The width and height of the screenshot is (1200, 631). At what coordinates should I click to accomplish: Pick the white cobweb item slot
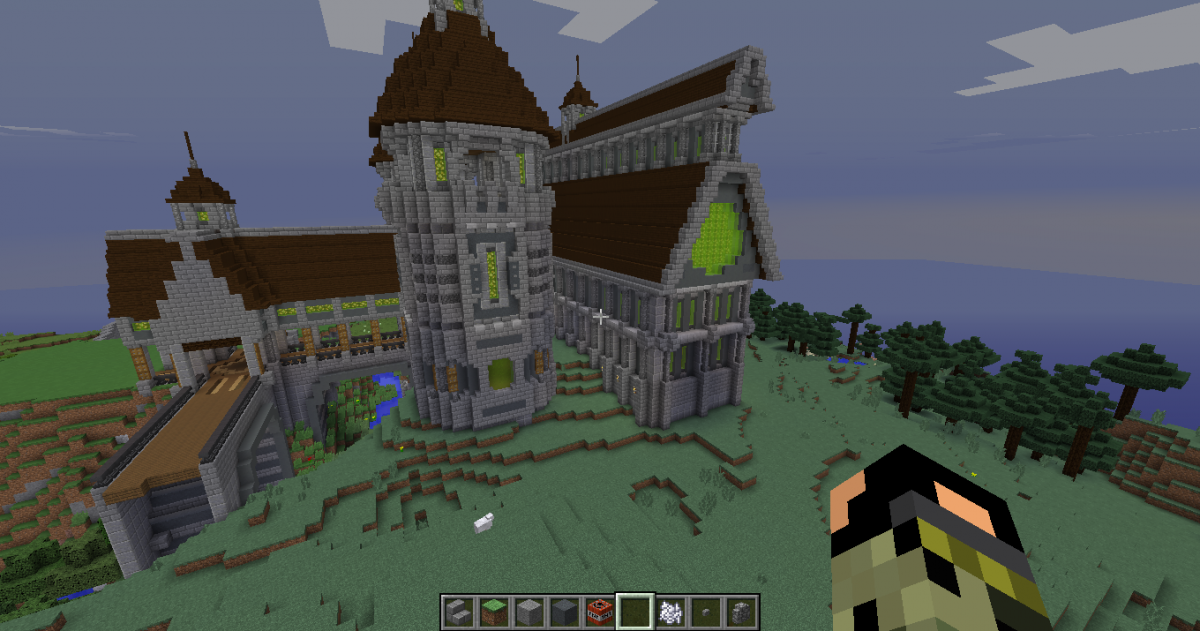[670, 609]
